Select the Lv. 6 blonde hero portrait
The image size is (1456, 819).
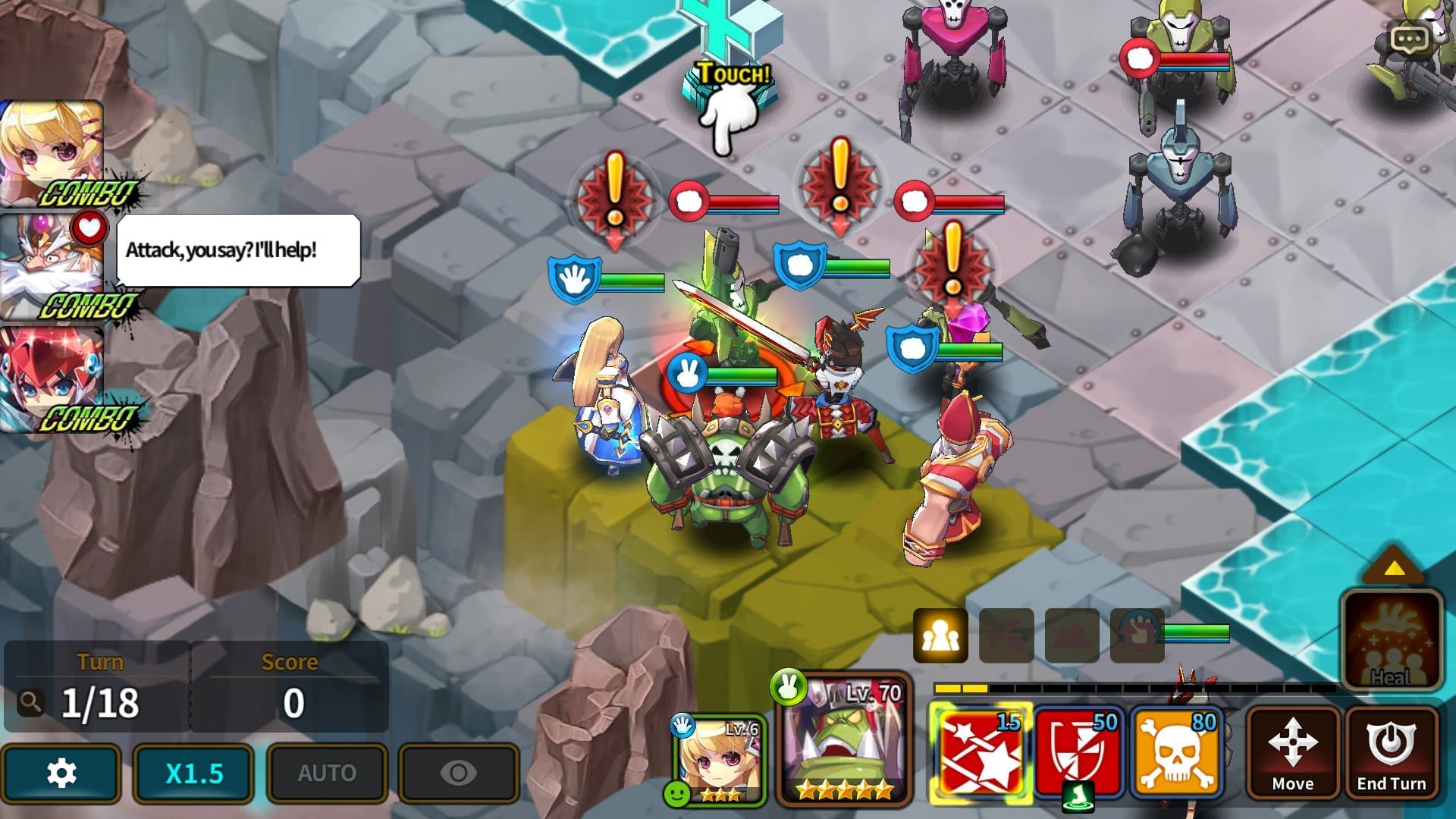point(719,758)
